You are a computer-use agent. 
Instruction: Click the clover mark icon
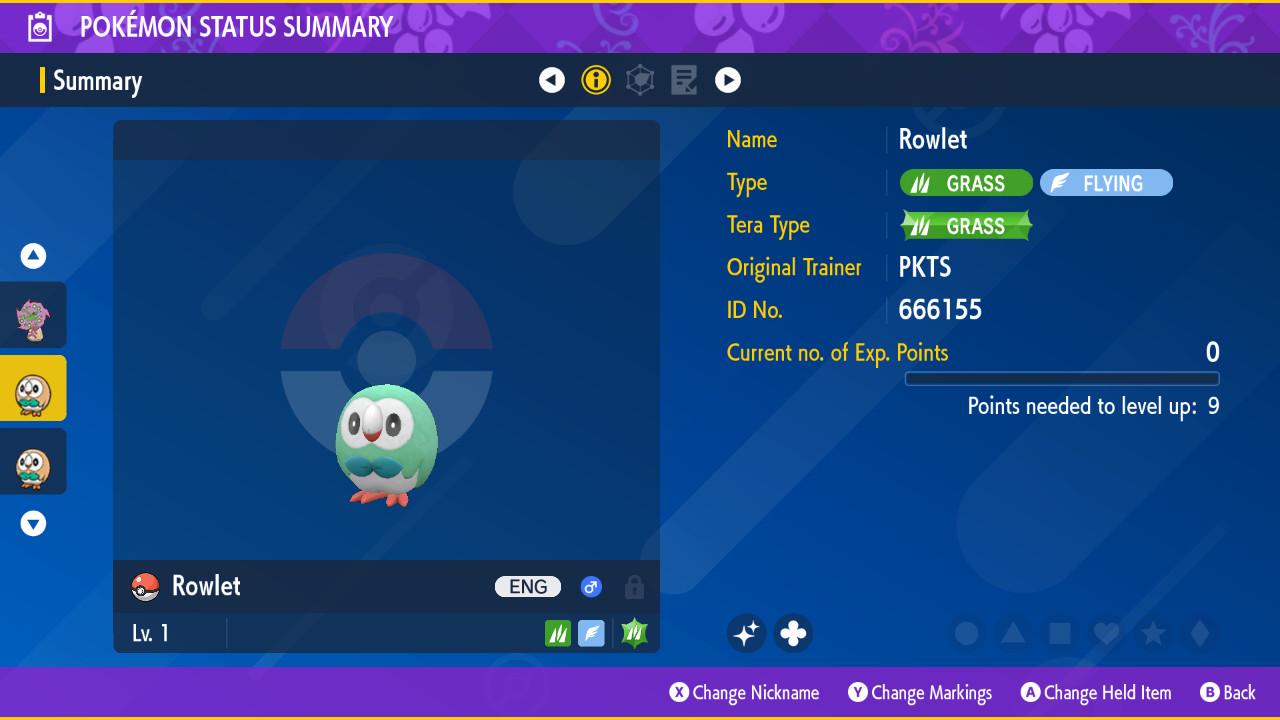click(793, 633)
